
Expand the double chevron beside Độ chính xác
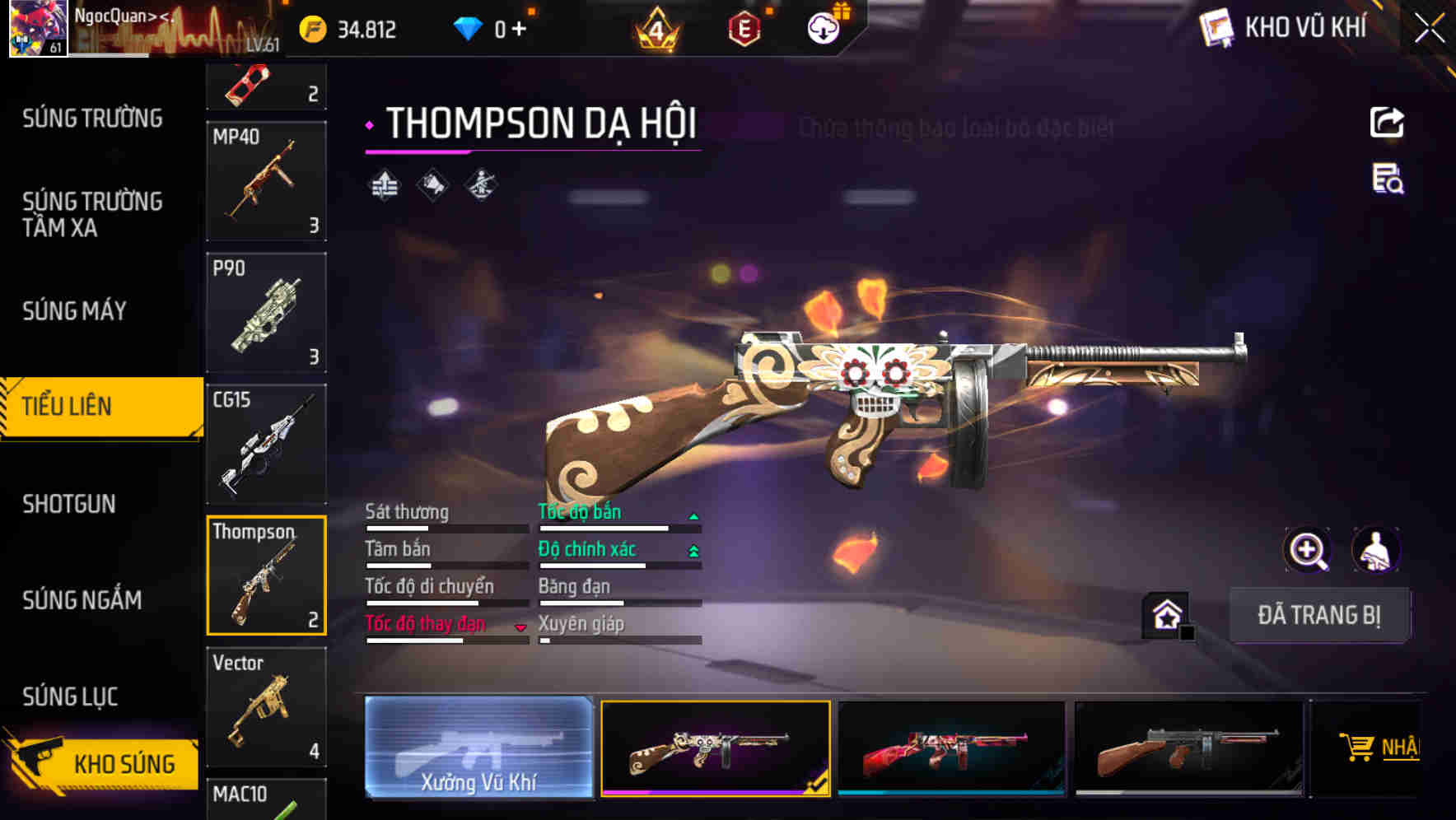point(693,549)
